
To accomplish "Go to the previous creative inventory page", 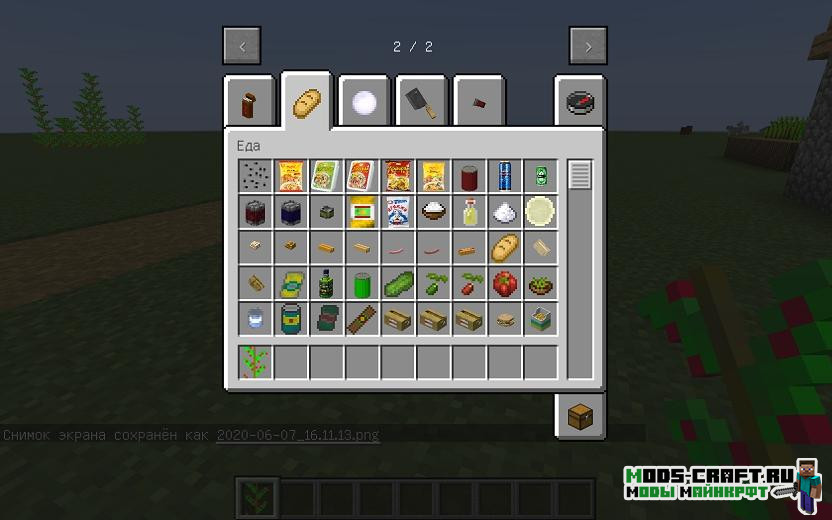I will coord(242,46).
